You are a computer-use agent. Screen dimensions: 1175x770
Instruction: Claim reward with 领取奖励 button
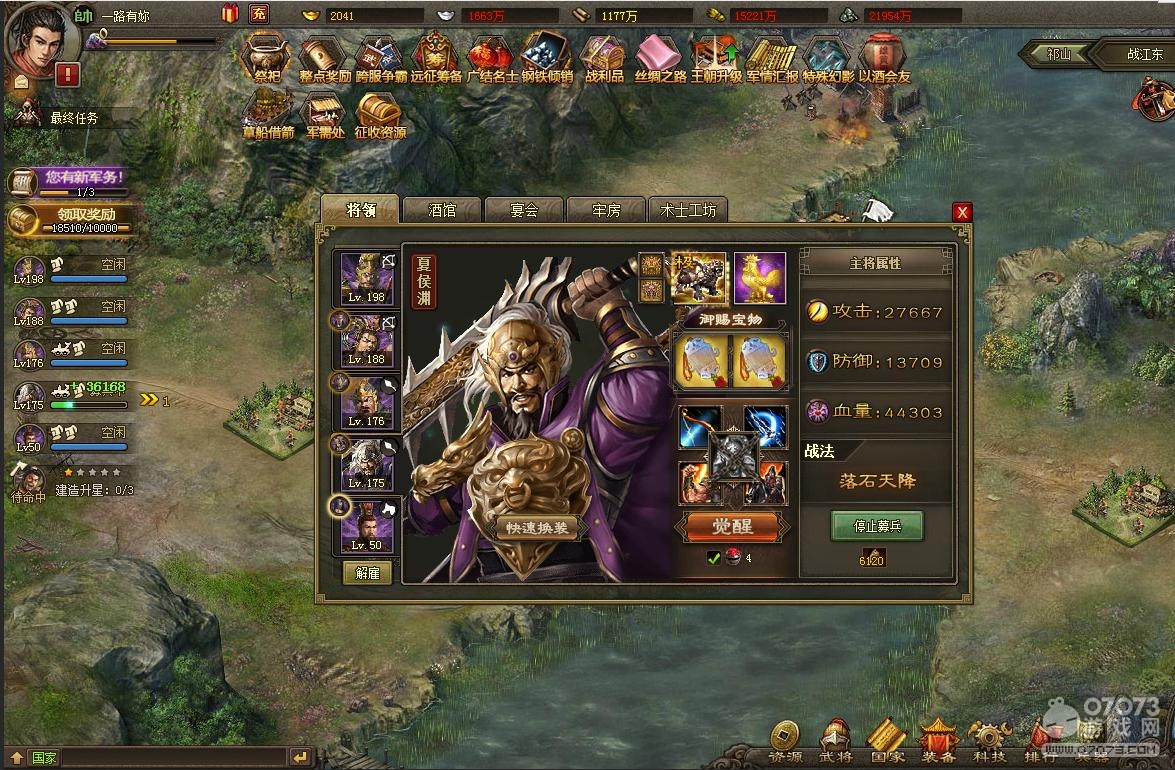pos(70,218)
